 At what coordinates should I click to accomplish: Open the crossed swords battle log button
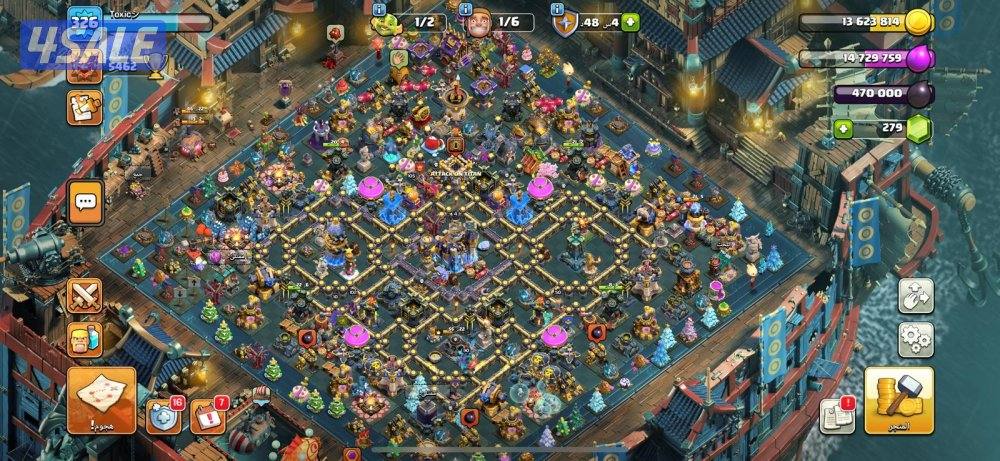point(85,296)
